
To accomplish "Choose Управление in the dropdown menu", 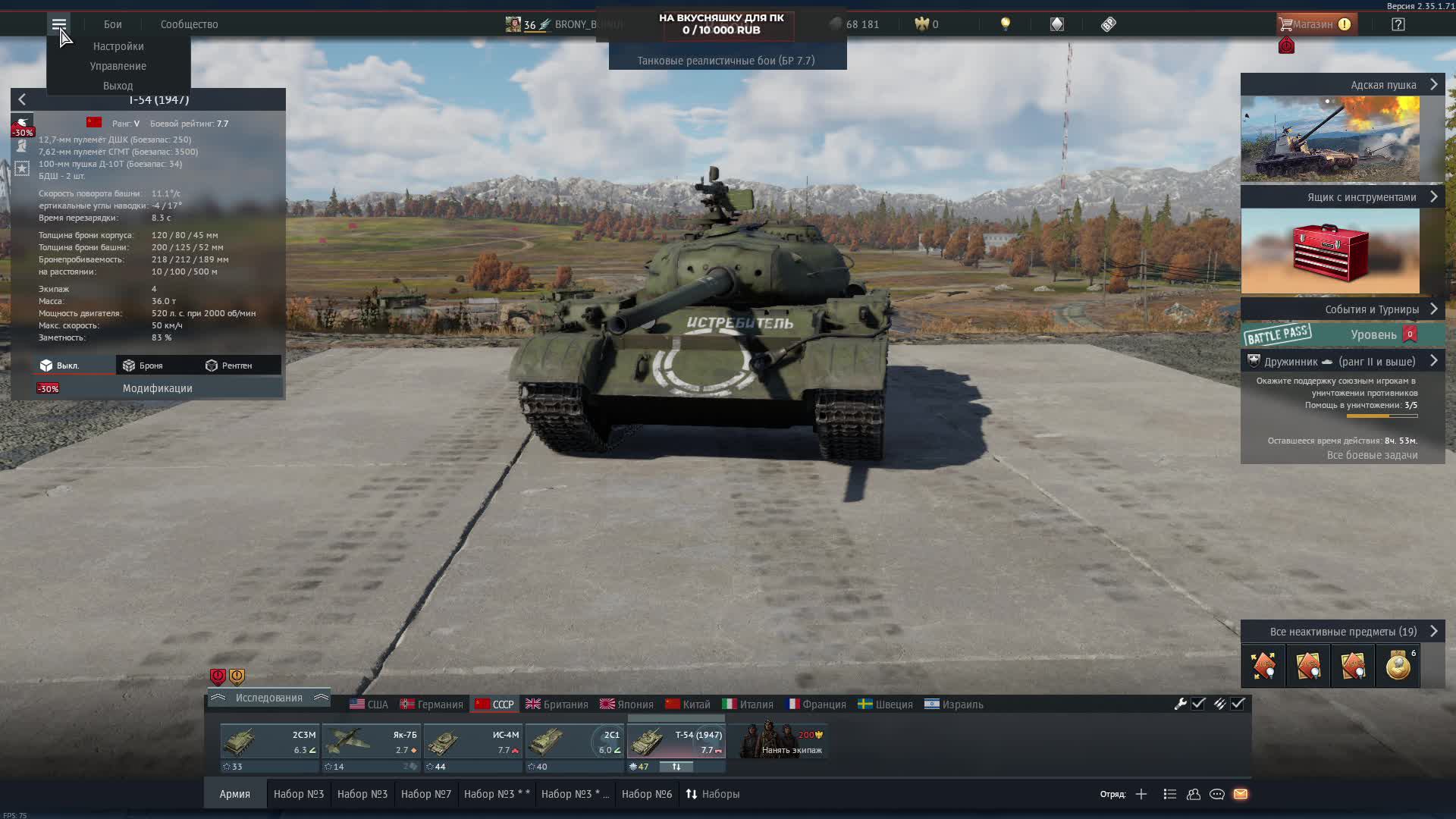I will (x=118, y=66).
